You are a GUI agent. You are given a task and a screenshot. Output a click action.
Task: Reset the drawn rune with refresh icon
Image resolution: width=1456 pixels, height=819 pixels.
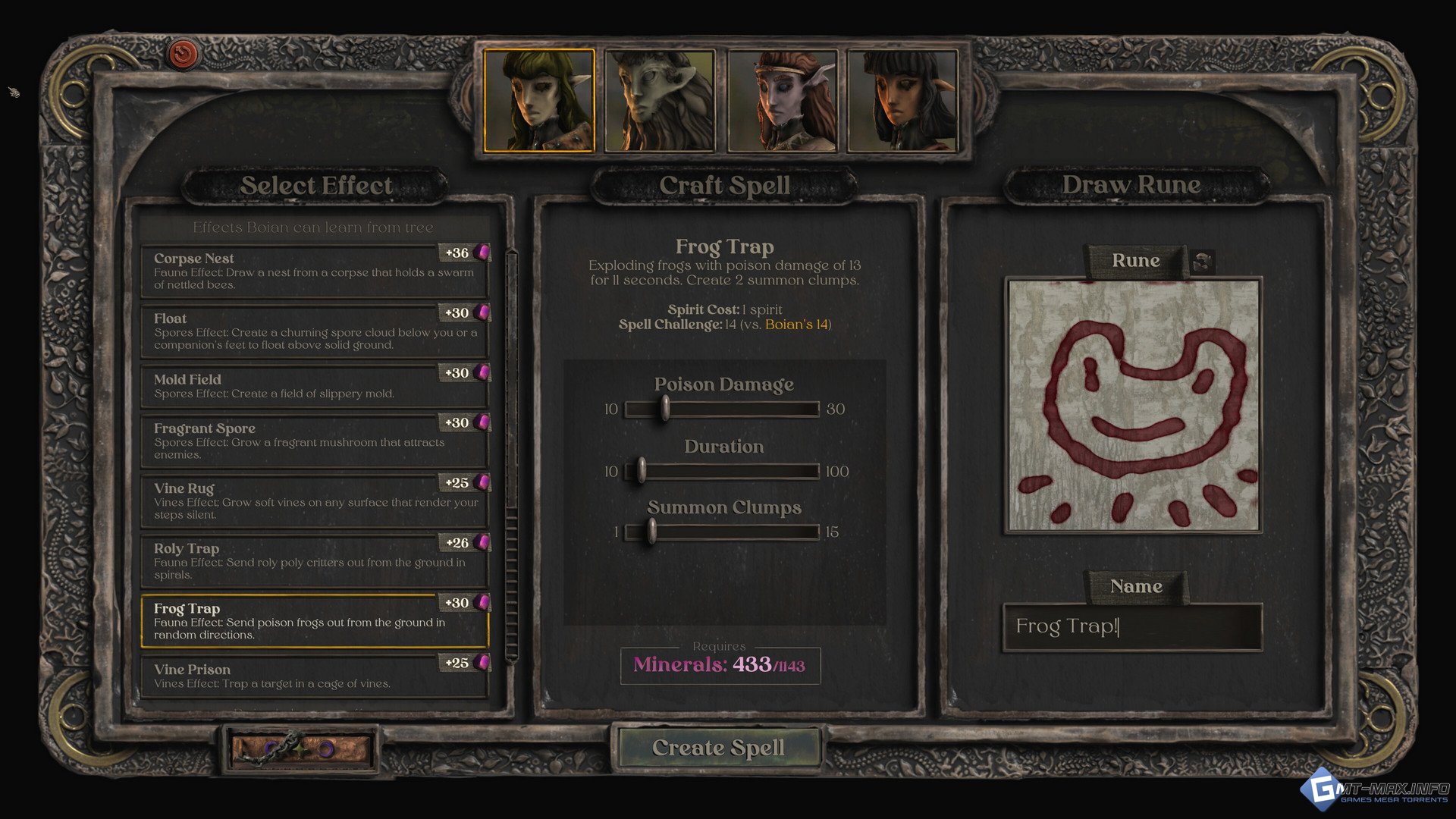(x=1202, y=262)
